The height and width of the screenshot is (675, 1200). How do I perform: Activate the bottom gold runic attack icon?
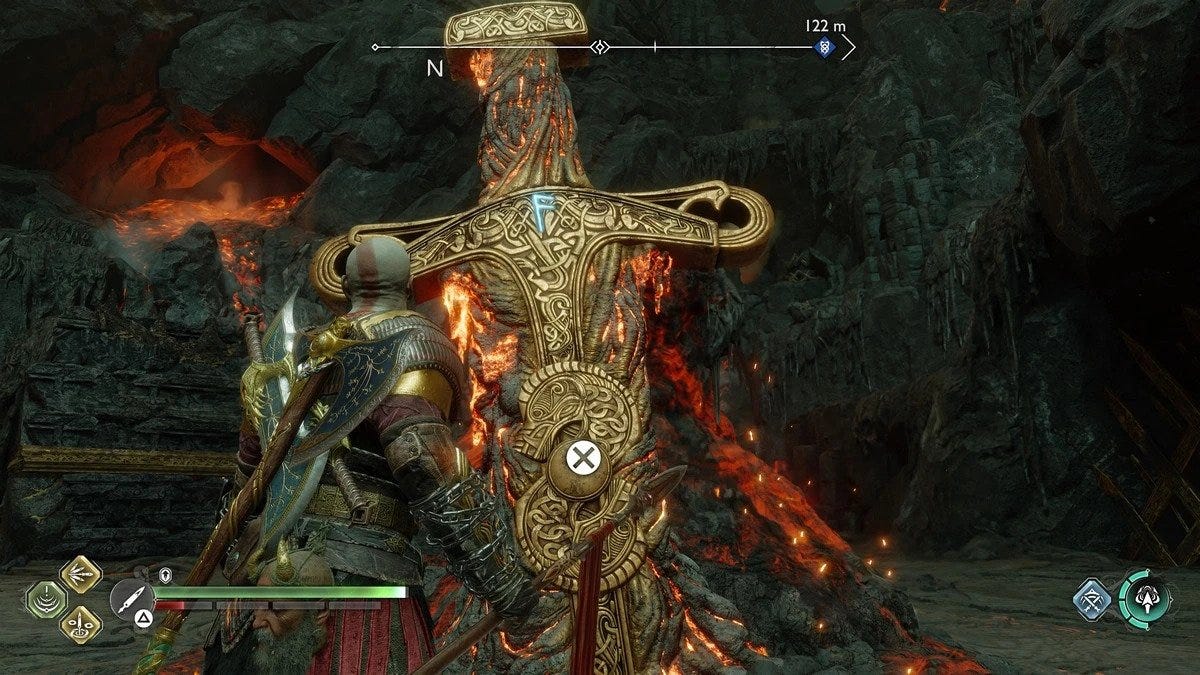tap(80, 625)
